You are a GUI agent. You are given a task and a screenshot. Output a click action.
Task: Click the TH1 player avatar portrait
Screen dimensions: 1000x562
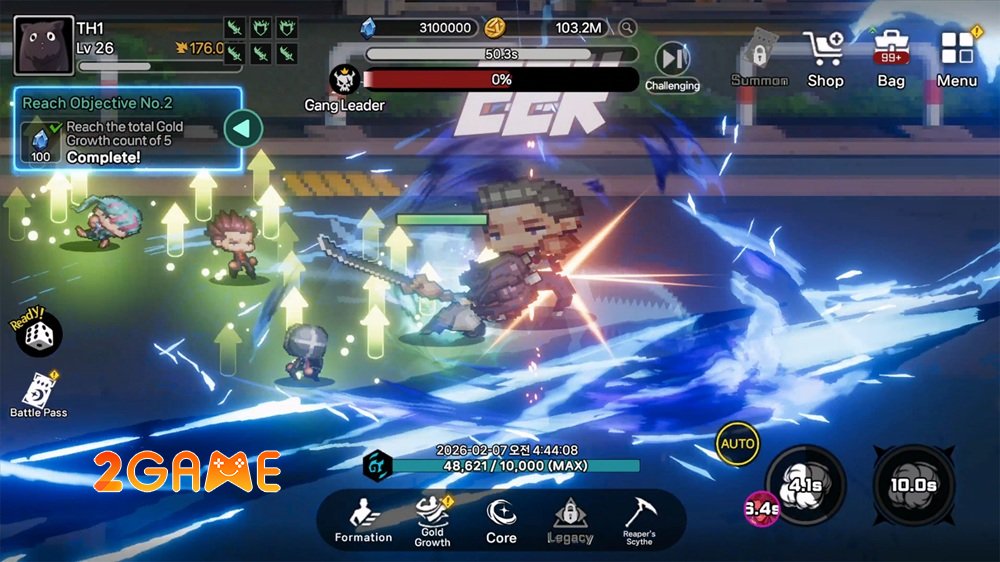(45, 45)
